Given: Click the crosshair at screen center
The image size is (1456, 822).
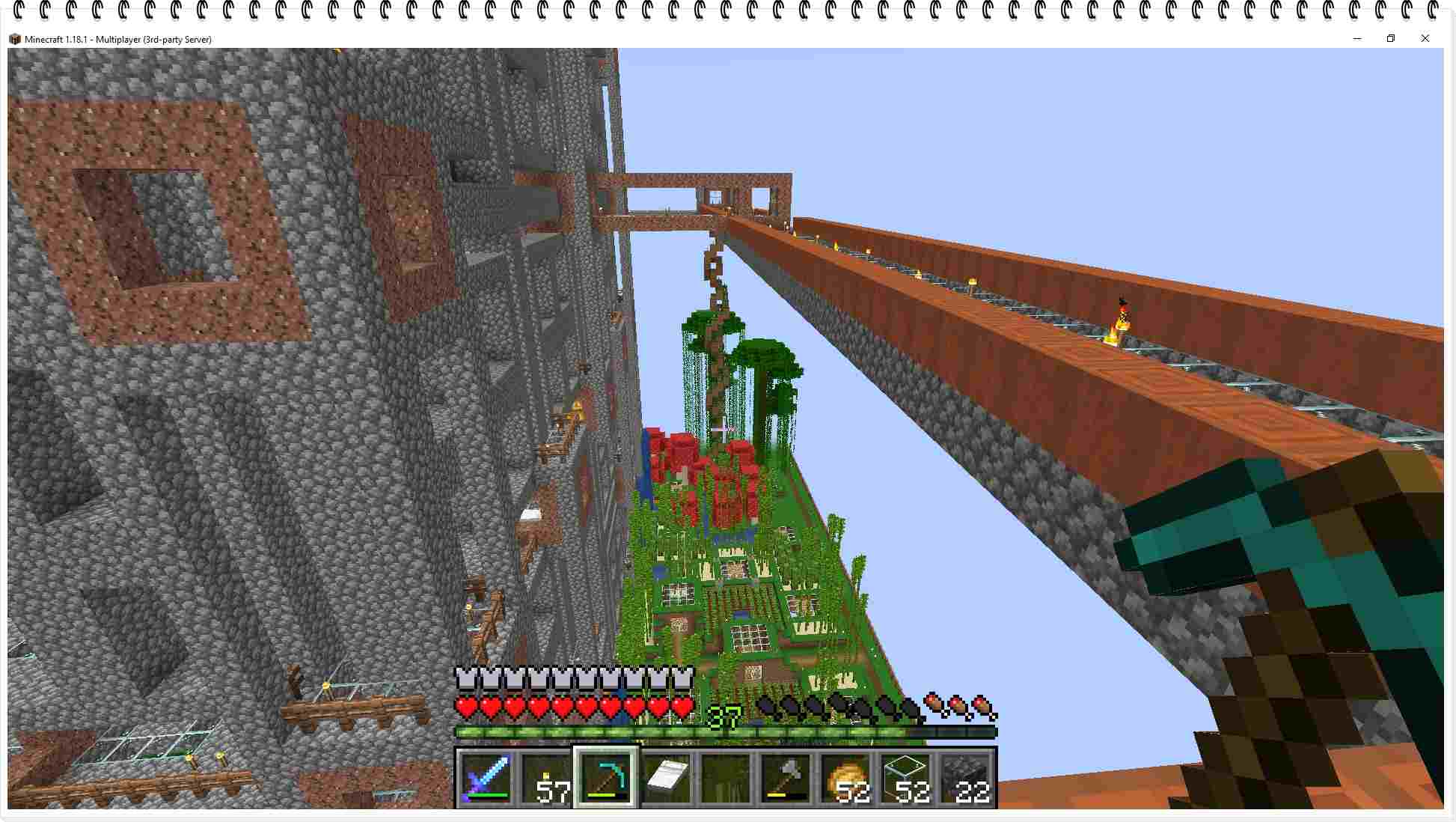Looking at the screenshot, I should (723, 429).
